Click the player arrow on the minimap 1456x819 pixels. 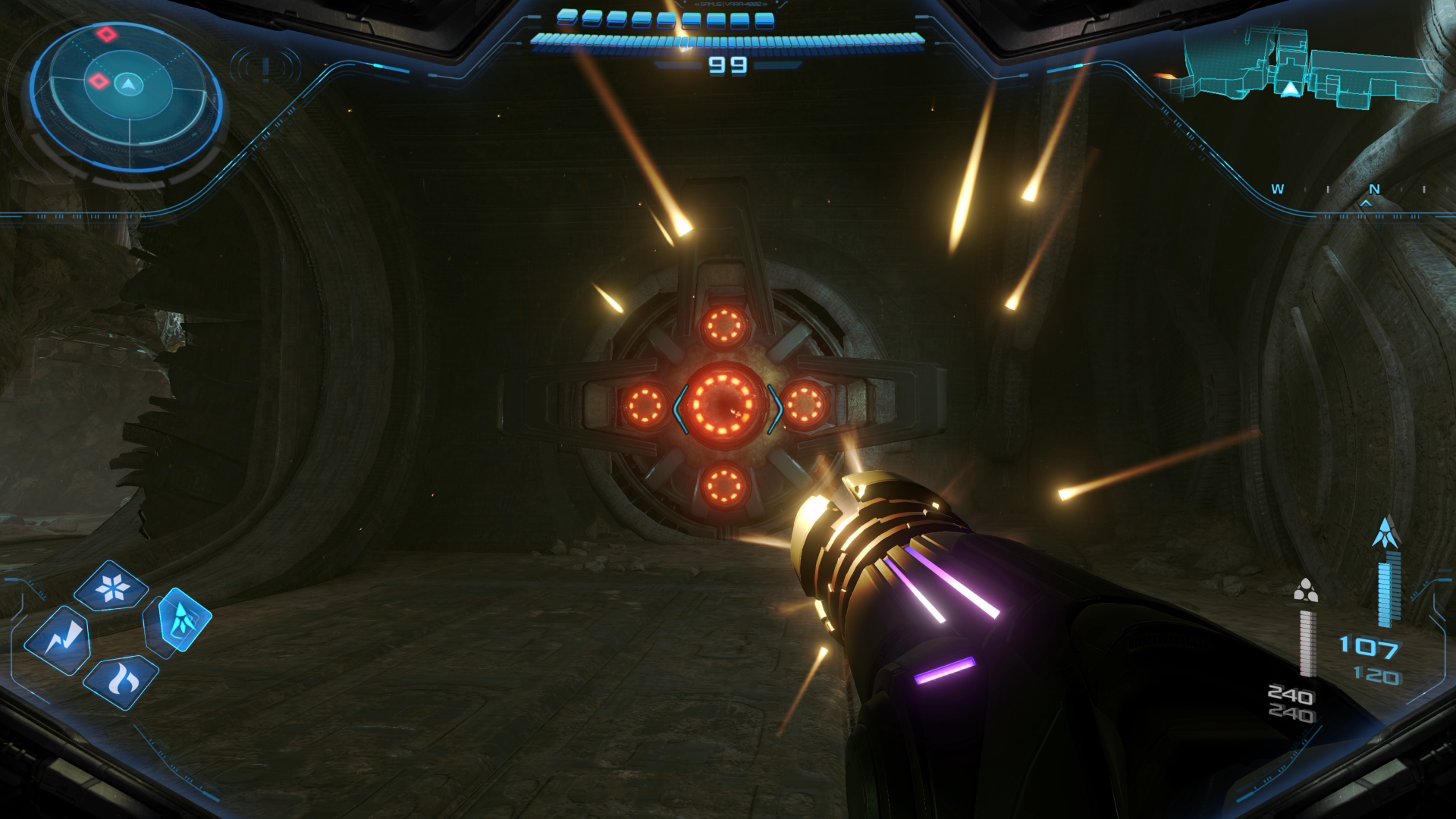click(x=1290, y=90)
